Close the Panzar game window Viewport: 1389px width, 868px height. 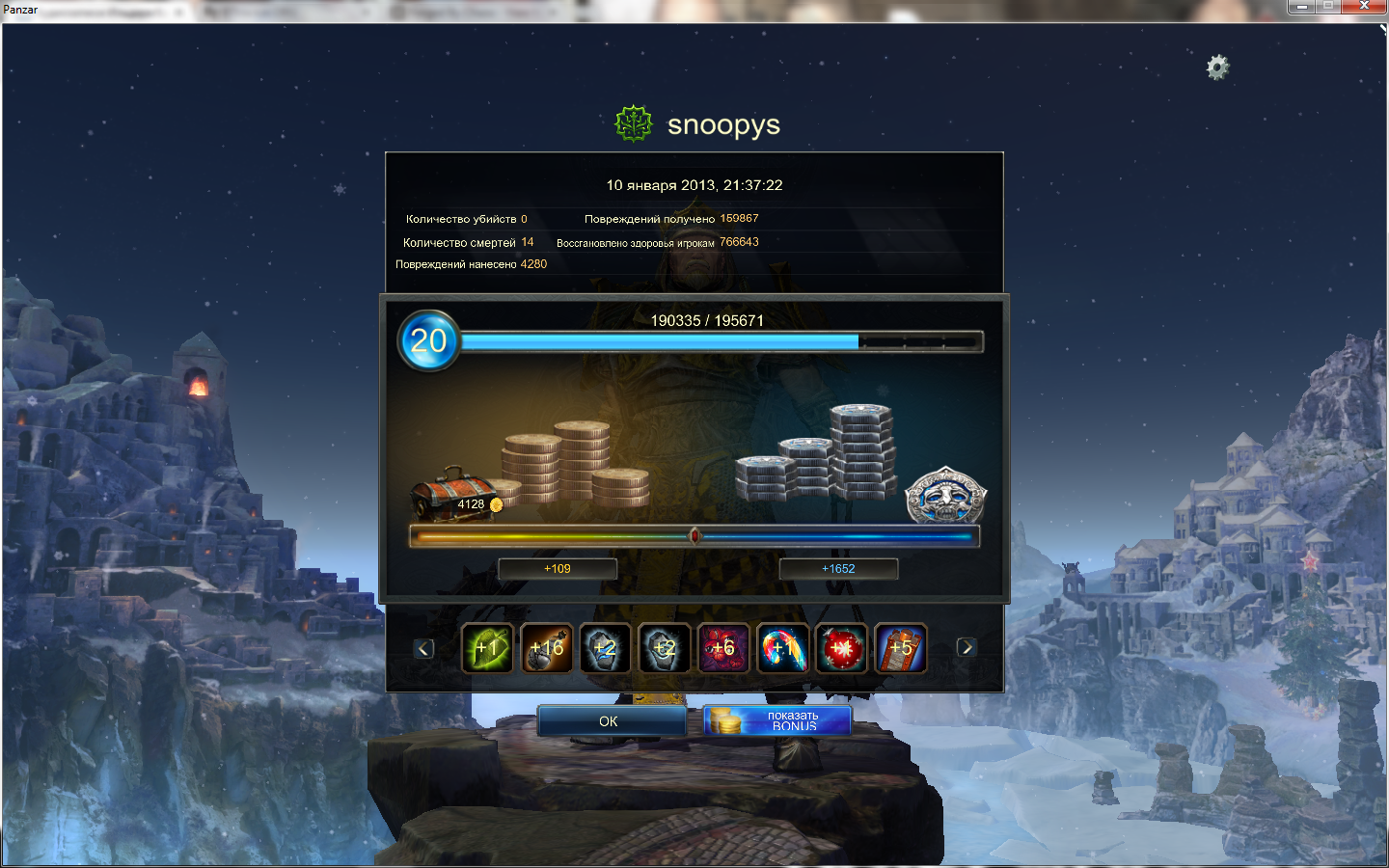(x=1364, y=7)
